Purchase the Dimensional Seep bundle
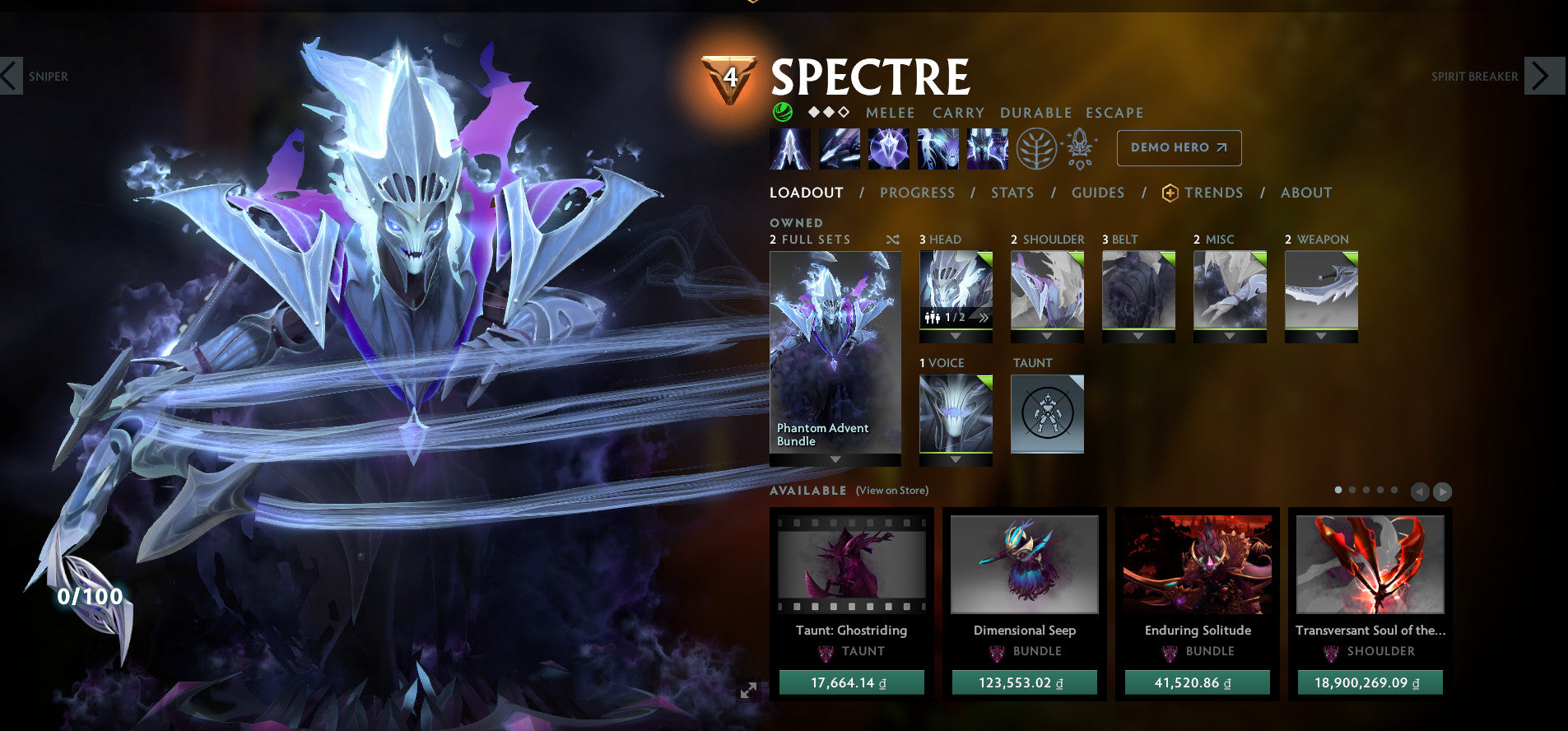The height and width of the screenshot is (731, 1568). click(1024, 682)
